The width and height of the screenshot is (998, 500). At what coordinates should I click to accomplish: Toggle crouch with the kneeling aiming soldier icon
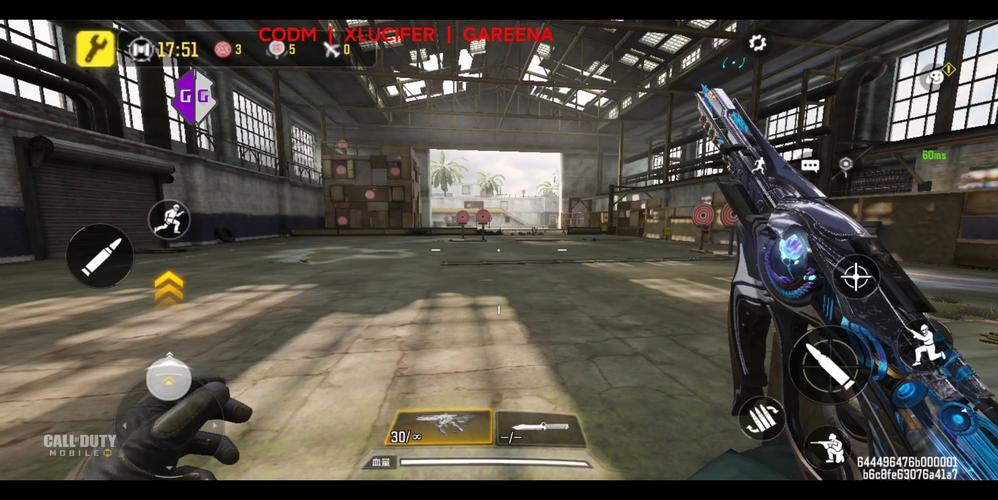(827, 445)
